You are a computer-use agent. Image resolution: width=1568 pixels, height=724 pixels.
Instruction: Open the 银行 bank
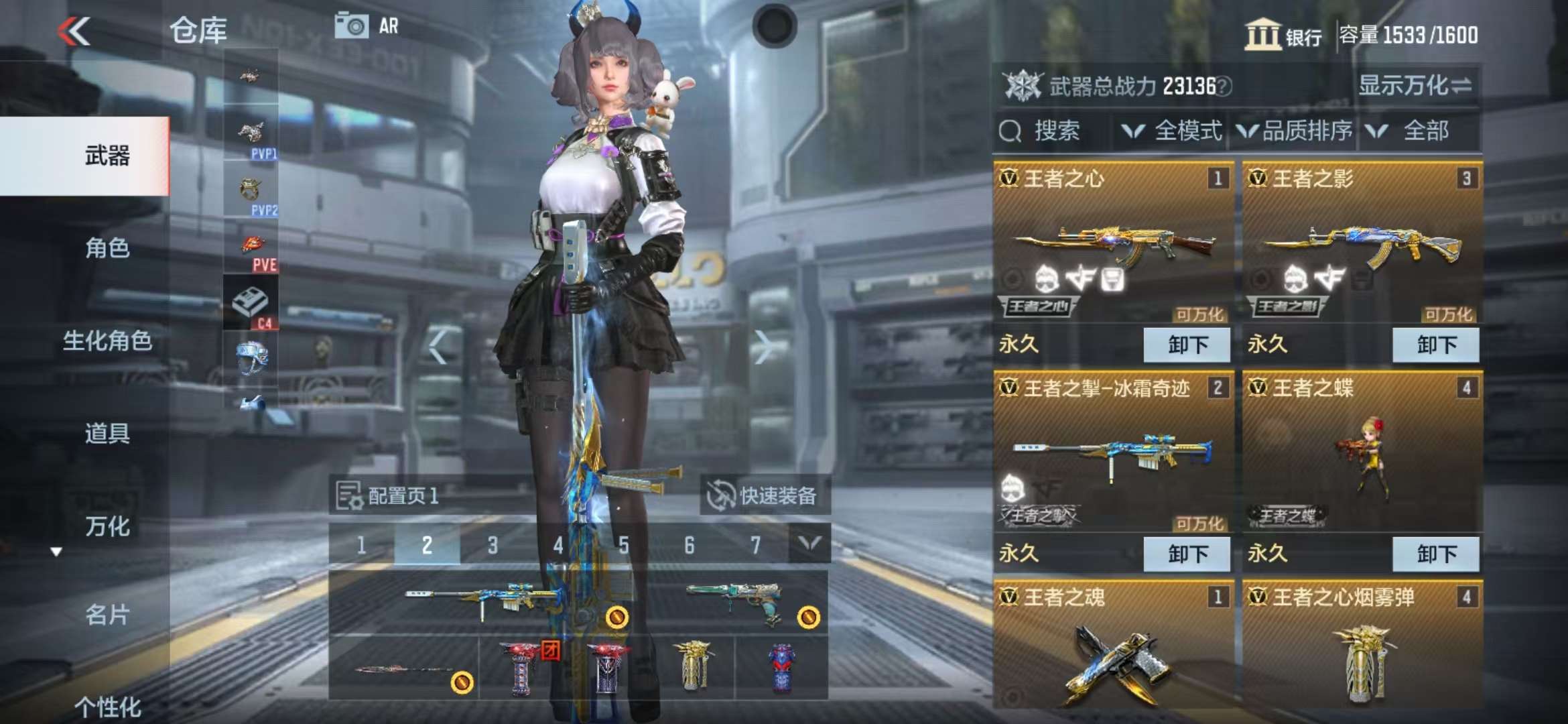[1283, 35]
